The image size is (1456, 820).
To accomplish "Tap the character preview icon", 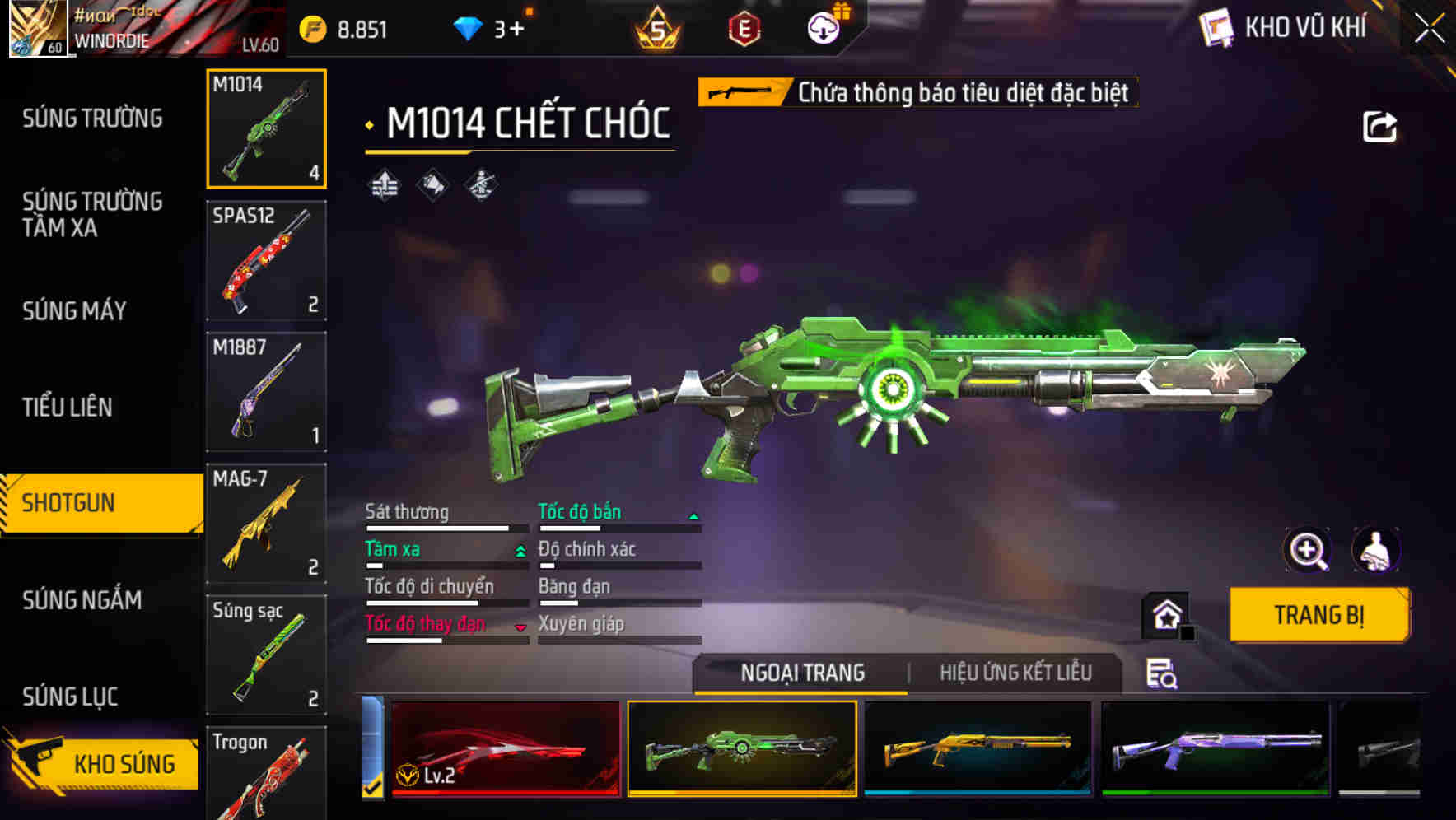I will (1374, 550).
